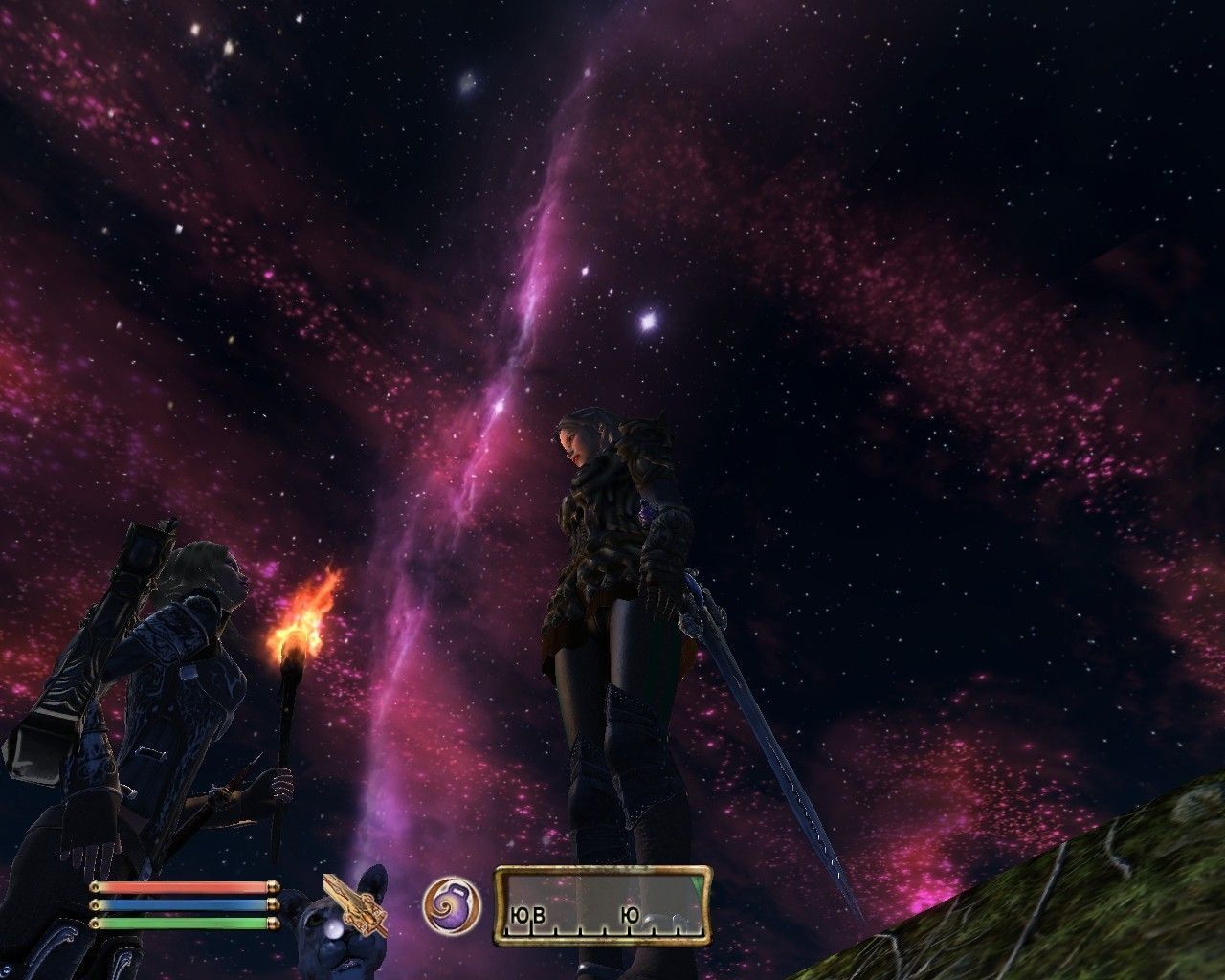Click the compass bar showing ЮВ and Ю
Image resolution: width=1225 pixels, height=980 pixels.
pyautogui.click(x=602, y=905)
